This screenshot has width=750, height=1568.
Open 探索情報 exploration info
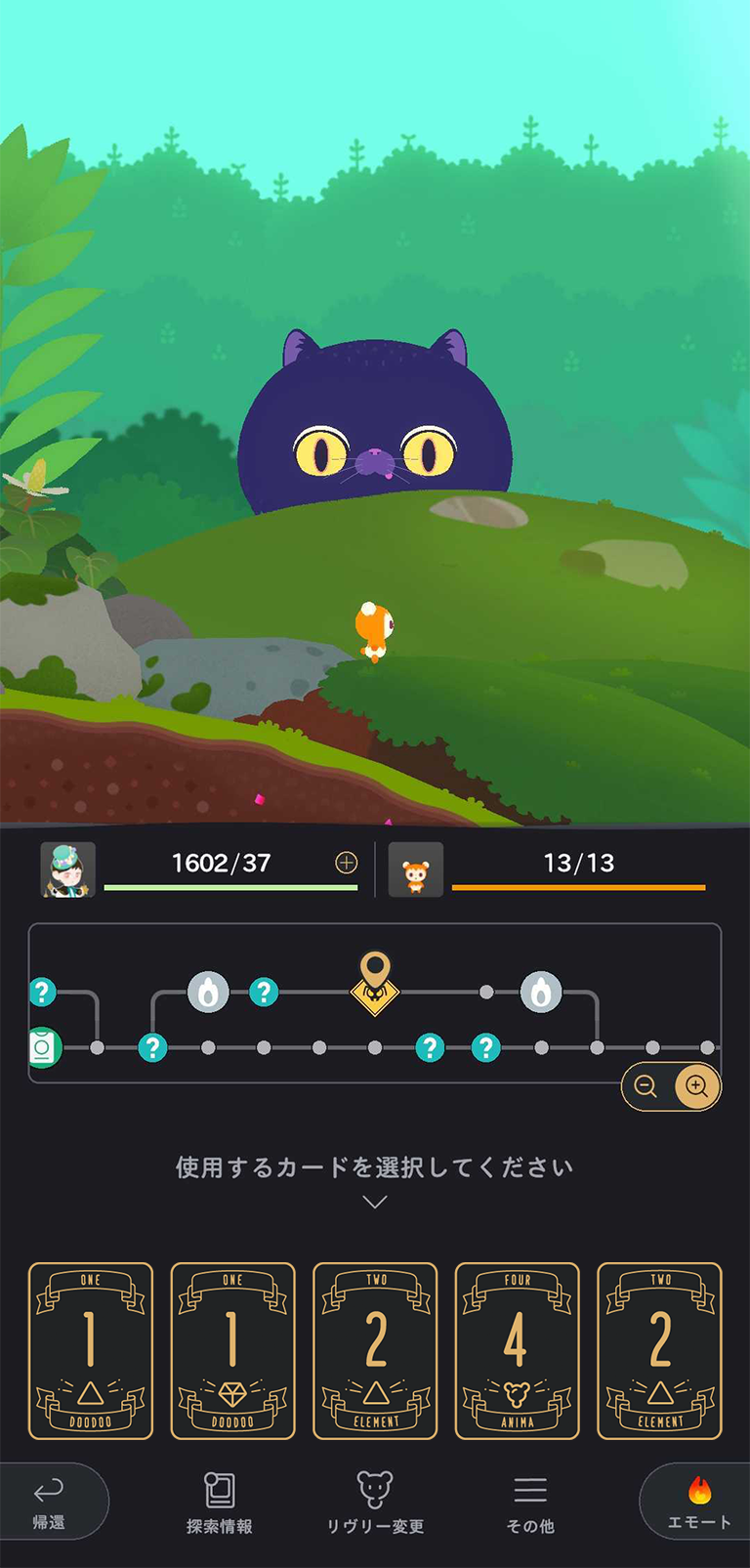[x=220, y=1503]
